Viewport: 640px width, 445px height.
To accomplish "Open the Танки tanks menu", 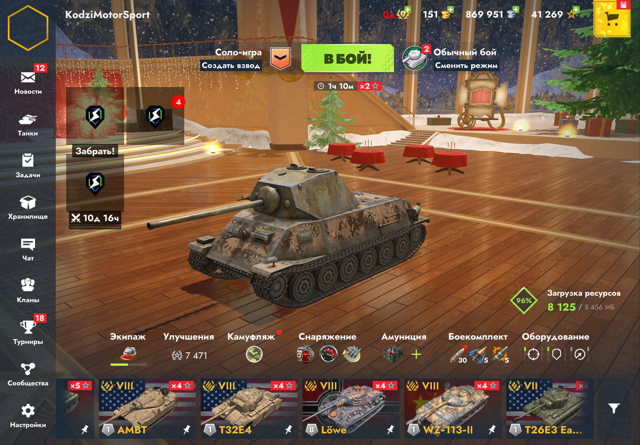I will 28,123.
